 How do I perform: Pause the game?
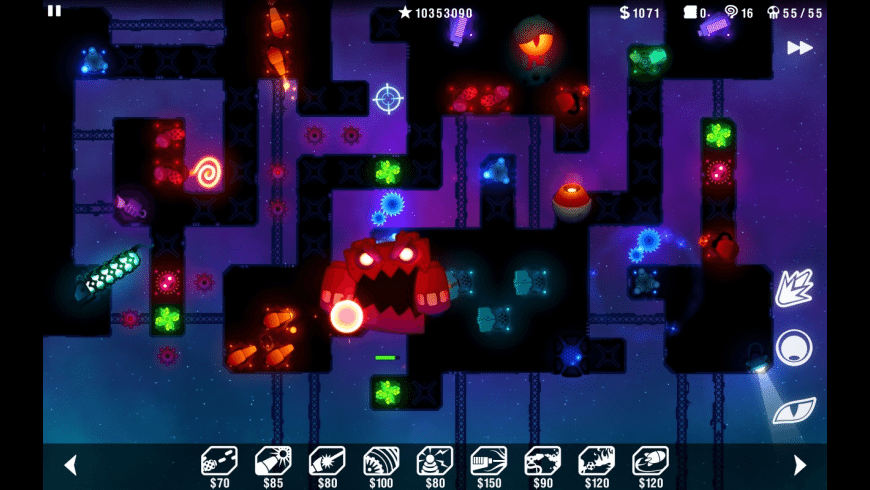click(x=54, y=11)
